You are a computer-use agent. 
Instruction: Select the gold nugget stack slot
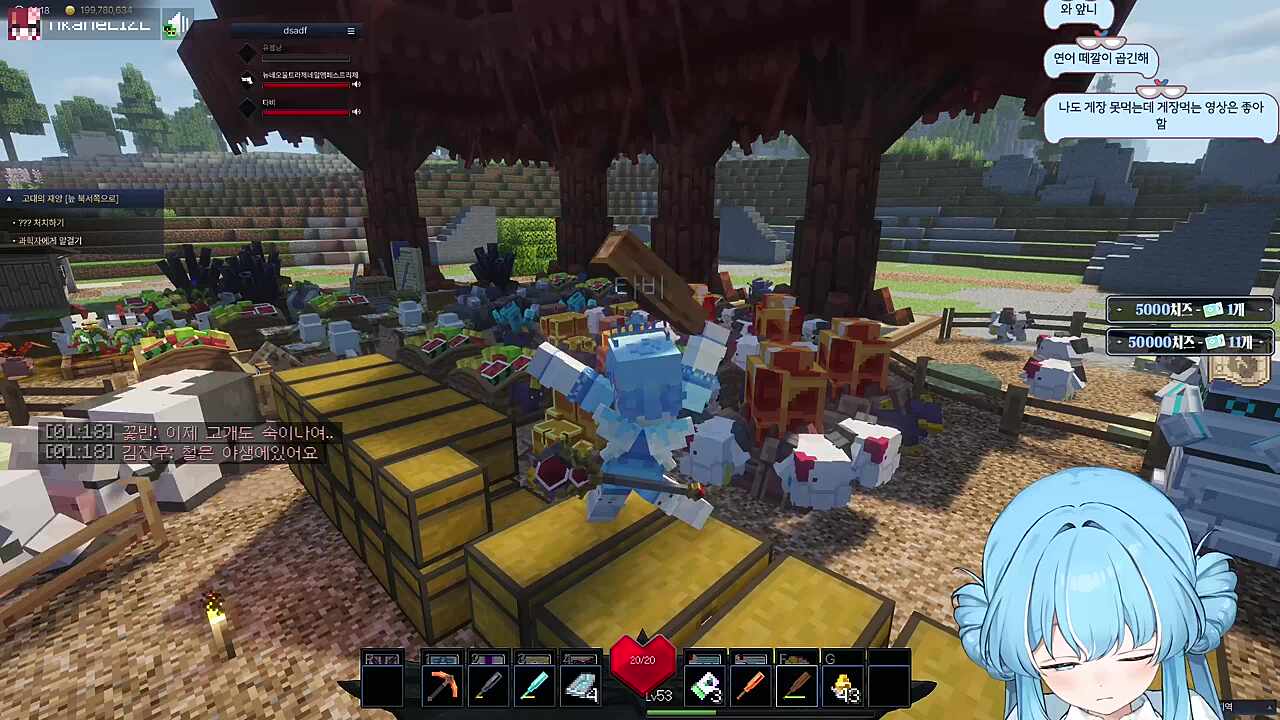click(843, 686)
